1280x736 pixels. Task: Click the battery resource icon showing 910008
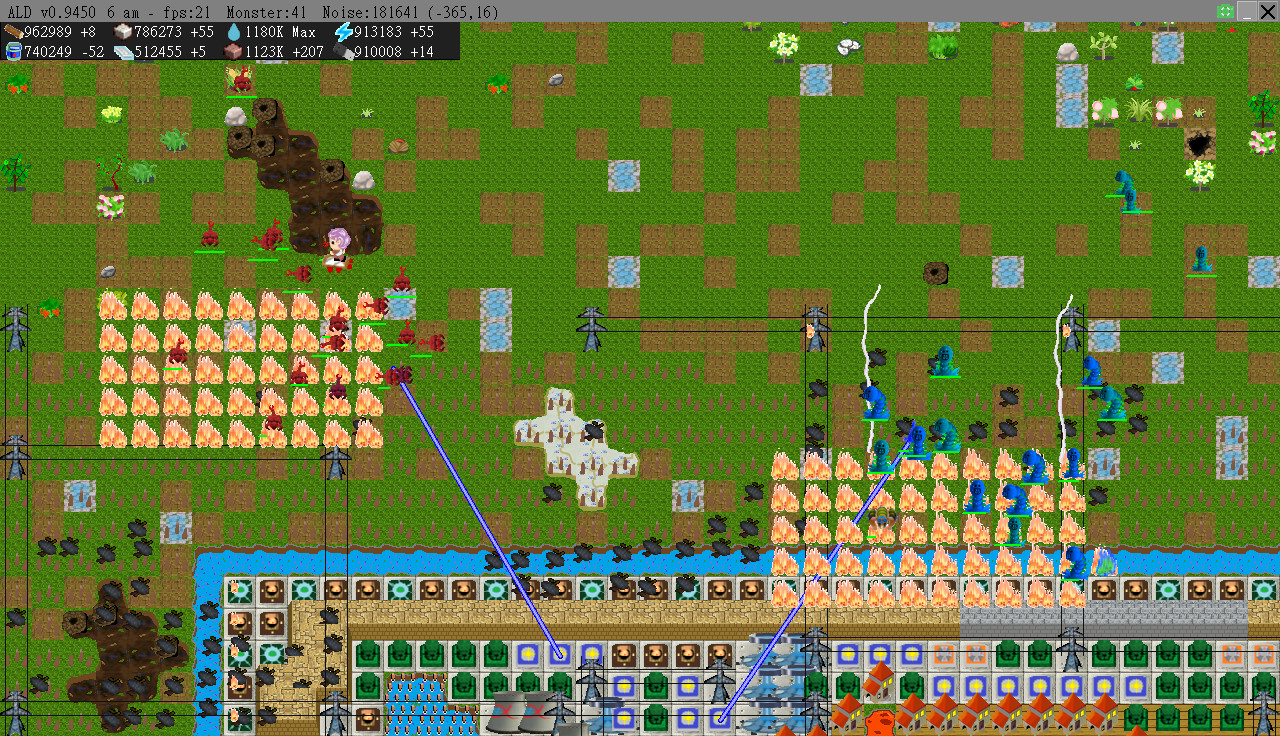tap(345, 50)
